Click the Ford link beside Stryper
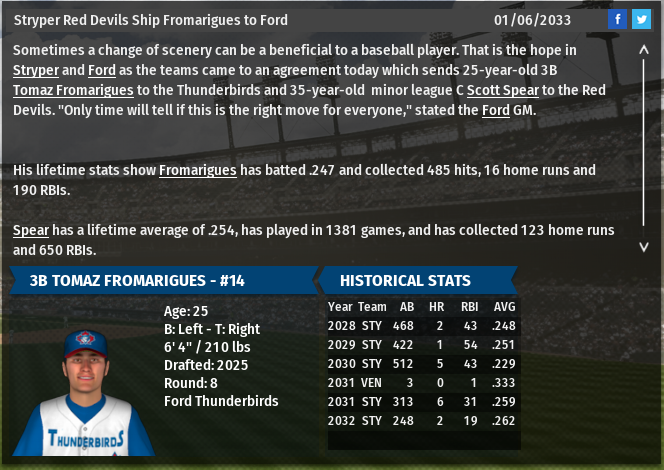 pyautogui.click(x=101, y=70)
